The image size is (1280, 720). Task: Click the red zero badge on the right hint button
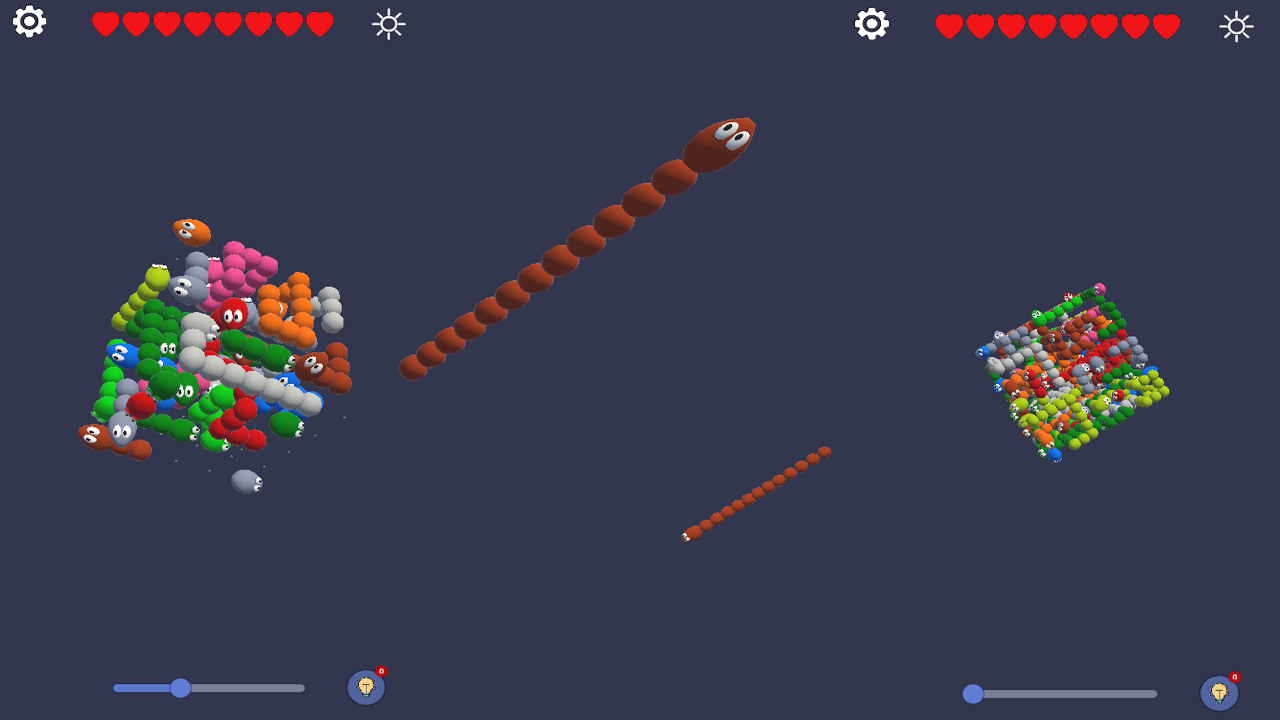coord(1232,678)
